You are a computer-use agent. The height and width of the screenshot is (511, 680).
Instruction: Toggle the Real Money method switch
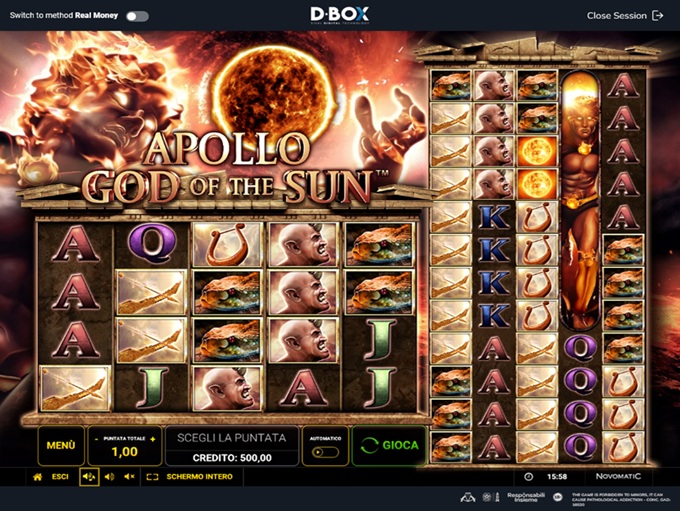[x=137, y=16]
